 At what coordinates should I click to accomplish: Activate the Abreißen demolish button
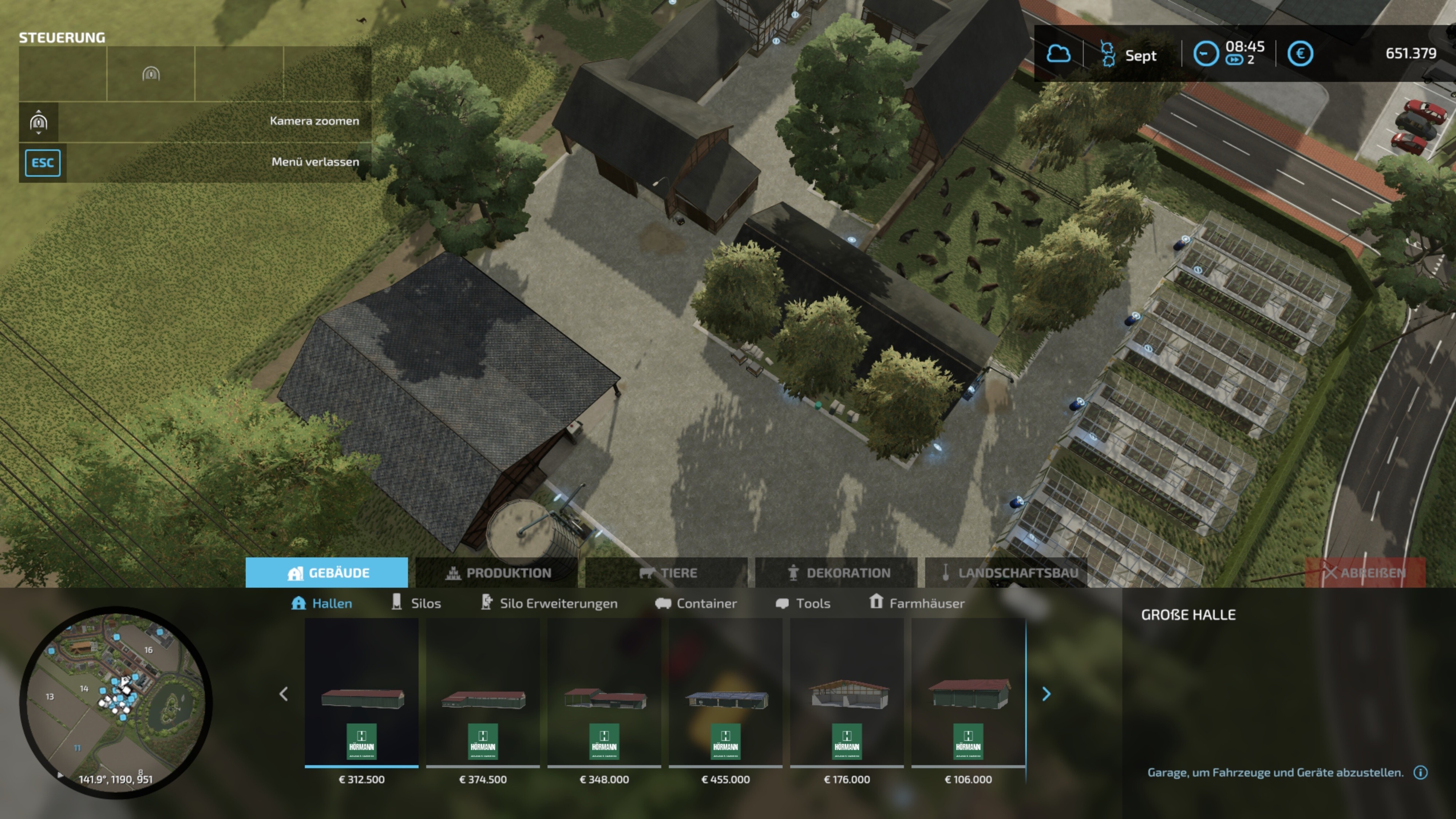pos(1365,573)
